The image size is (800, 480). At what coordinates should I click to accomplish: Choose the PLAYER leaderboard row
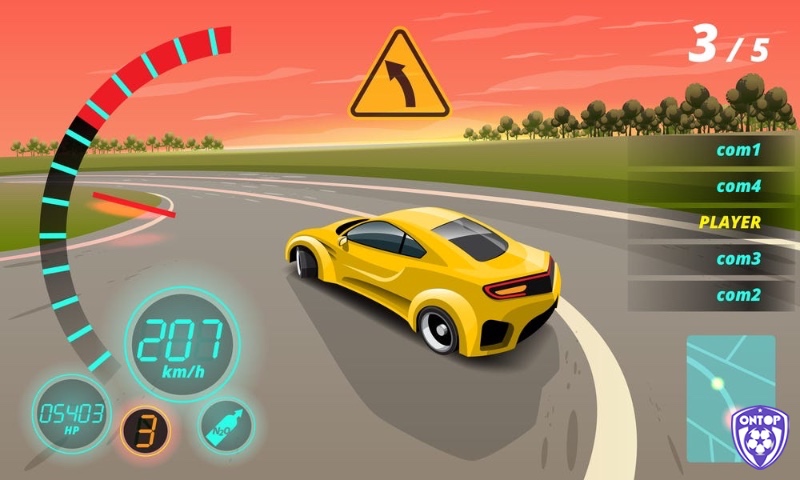[x=712, y=222]
